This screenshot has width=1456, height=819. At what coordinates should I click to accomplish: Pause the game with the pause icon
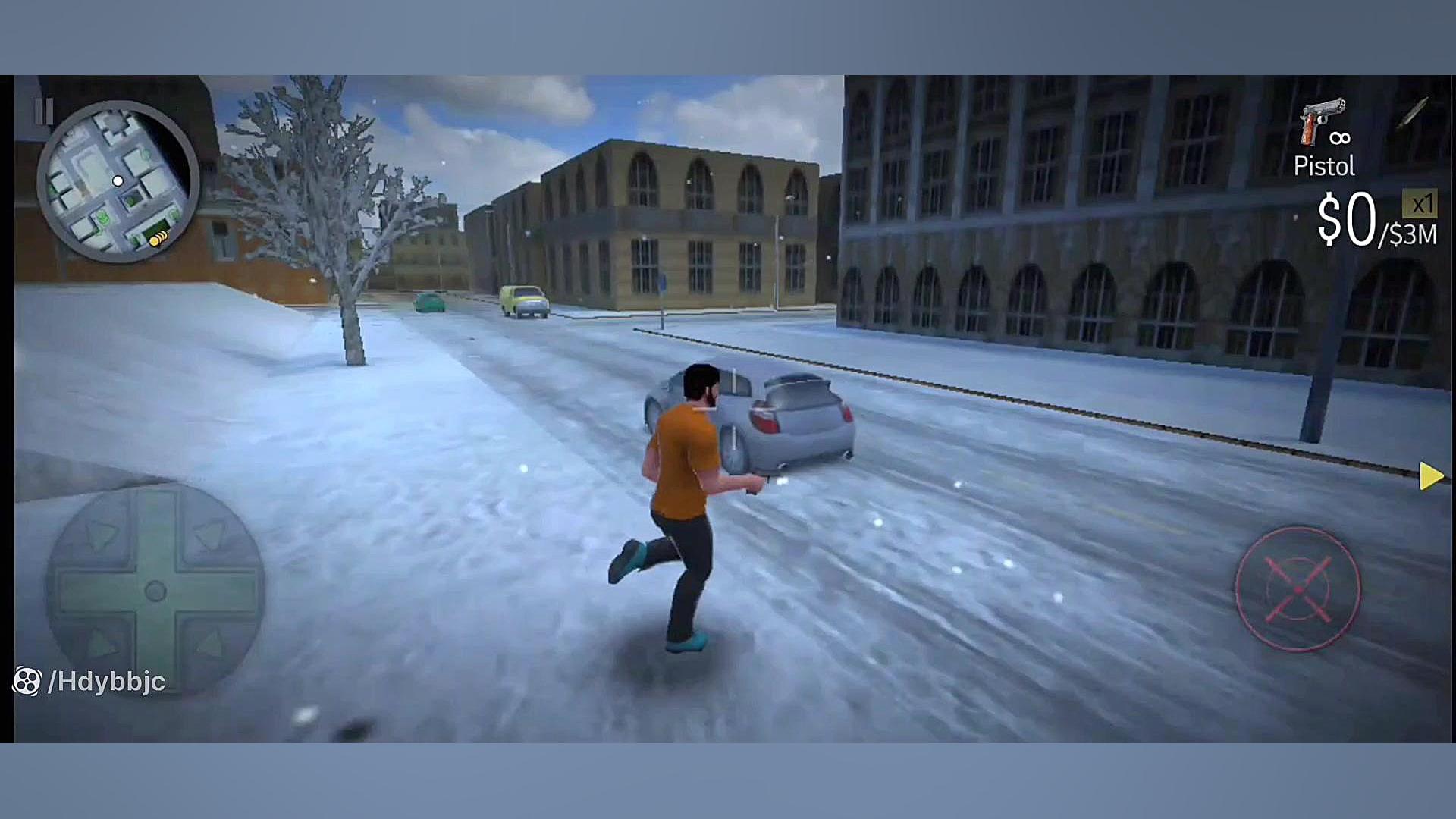click(43, 111)
